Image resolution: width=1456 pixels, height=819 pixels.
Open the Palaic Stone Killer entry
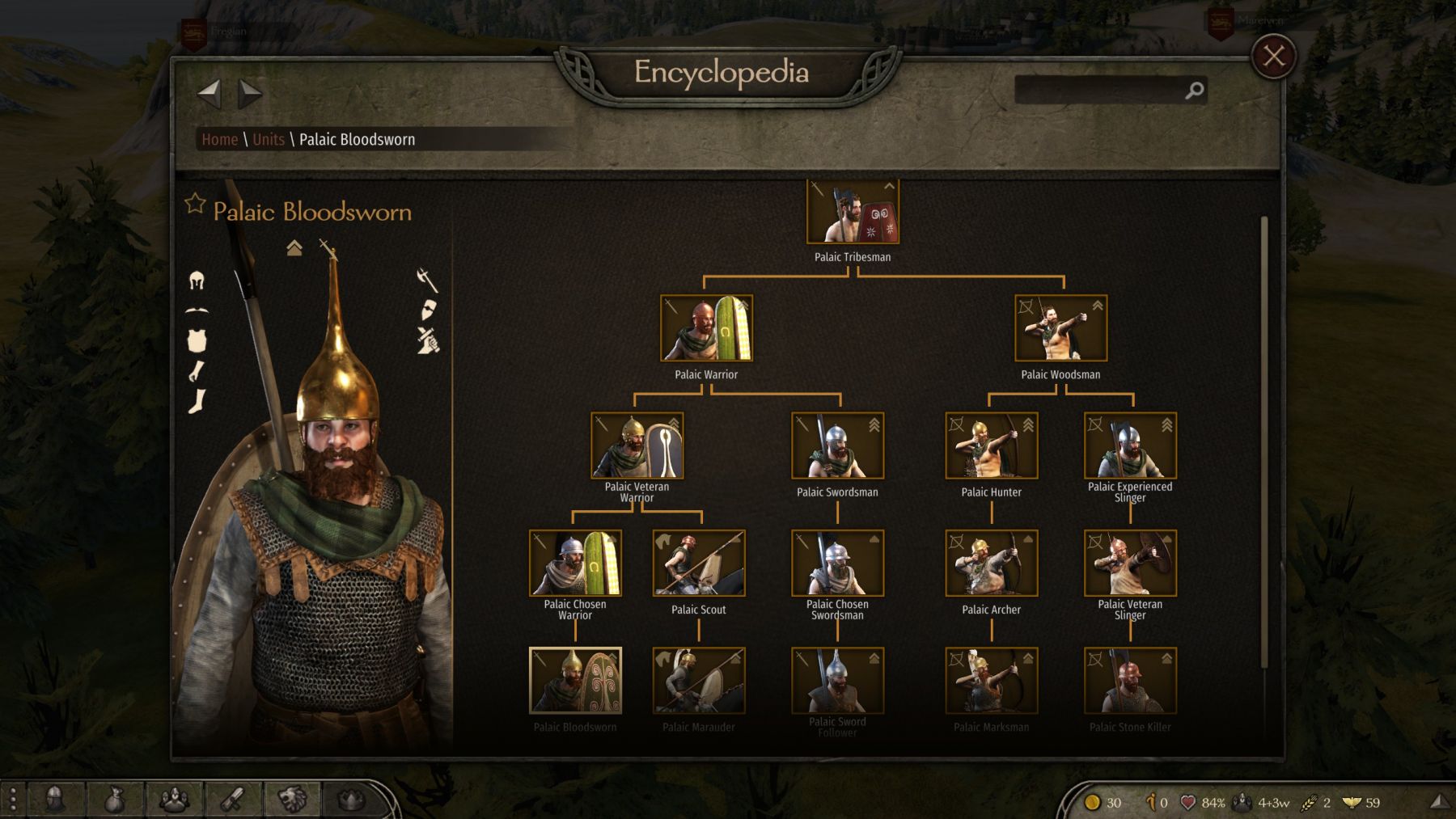click(1130, 680)
